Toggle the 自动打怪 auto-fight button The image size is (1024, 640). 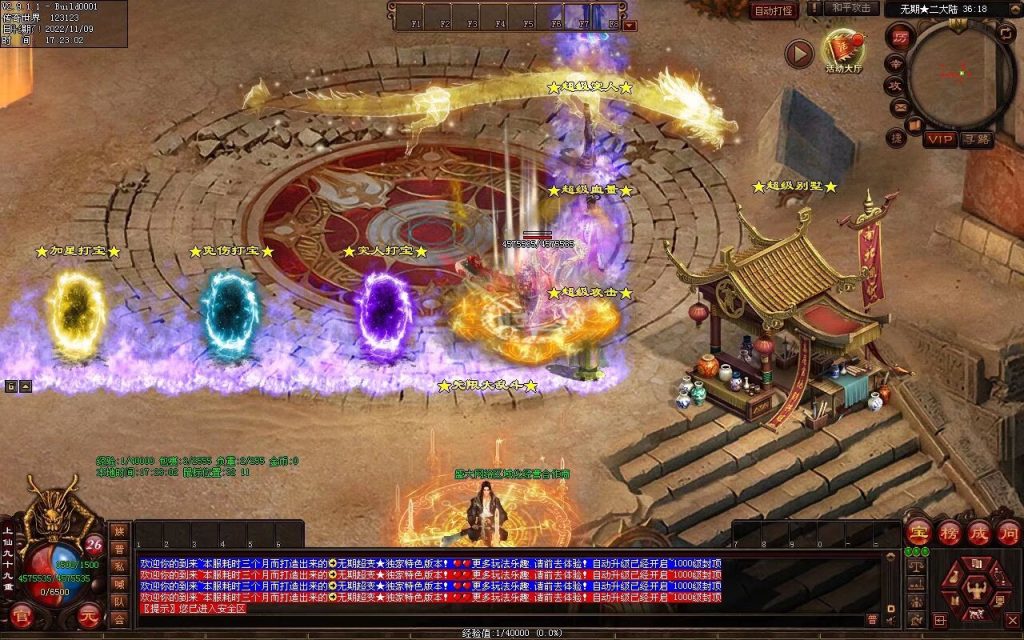[775, 10]
